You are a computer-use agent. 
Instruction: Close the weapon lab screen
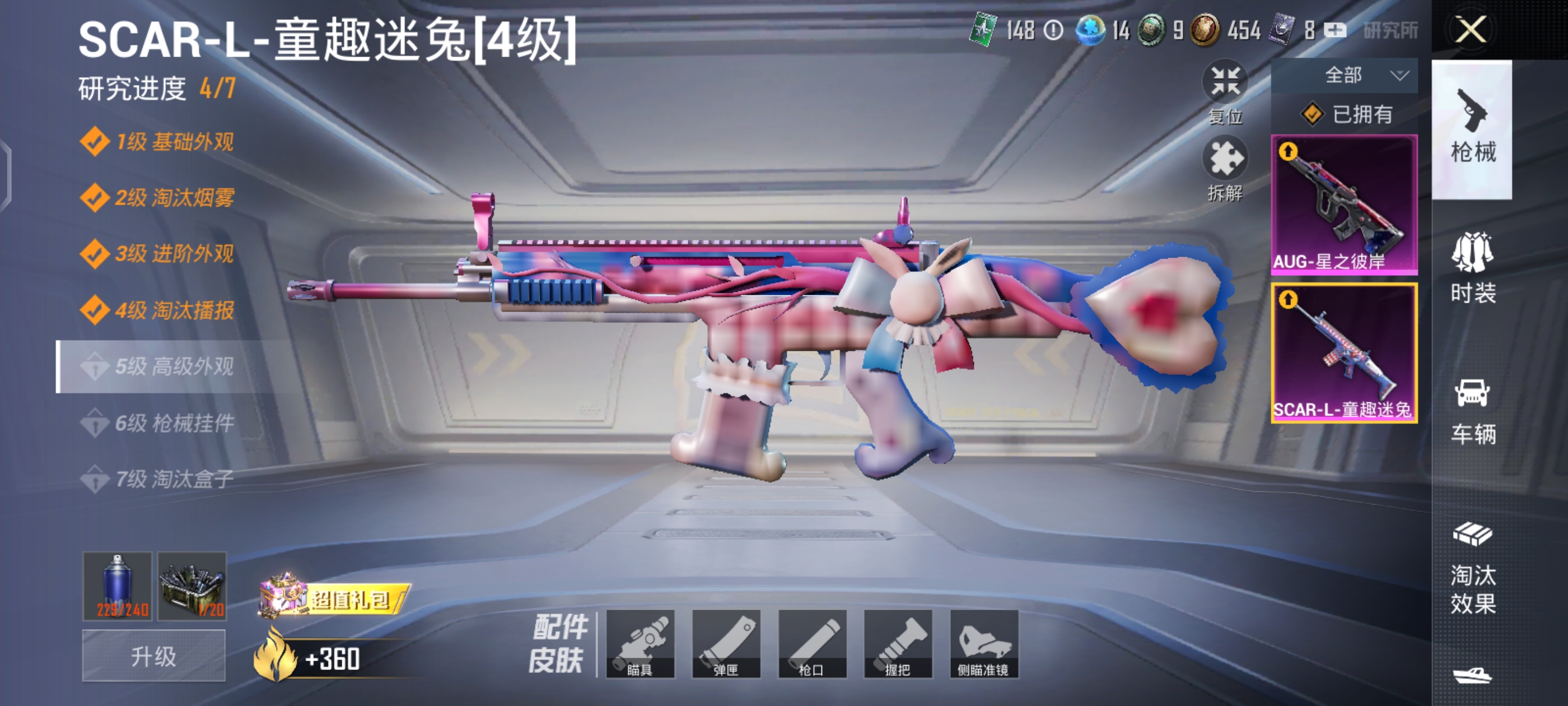pyautogui.click(x=1471, y=29)
